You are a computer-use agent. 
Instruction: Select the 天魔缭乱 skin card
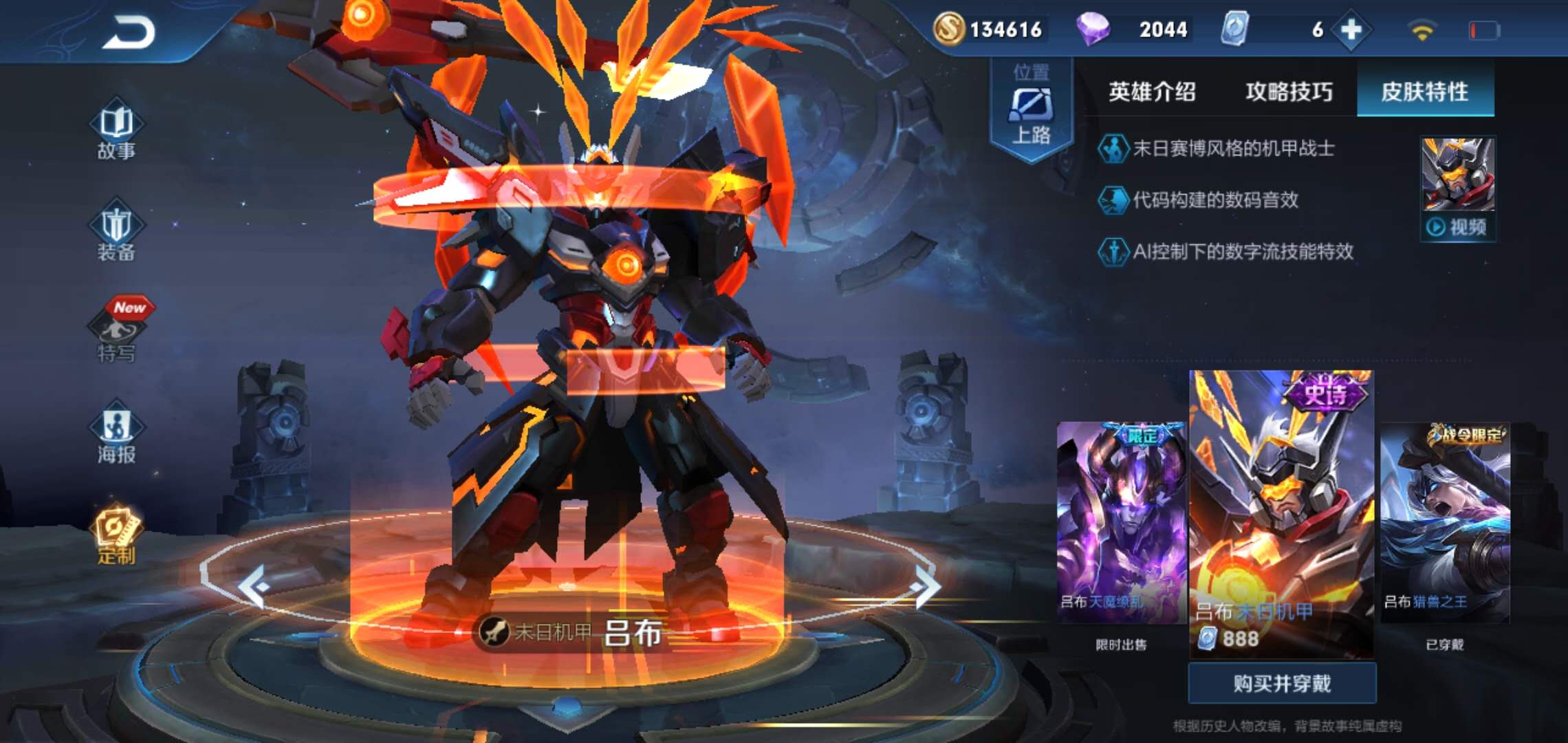1121,523
